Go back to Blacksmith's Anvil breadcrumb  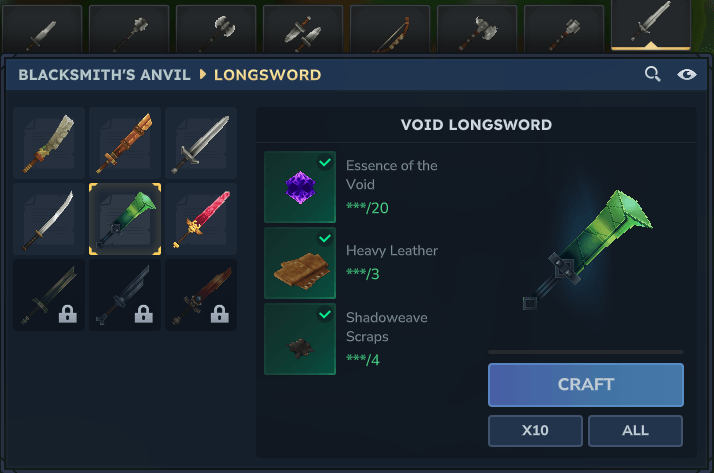101,75
